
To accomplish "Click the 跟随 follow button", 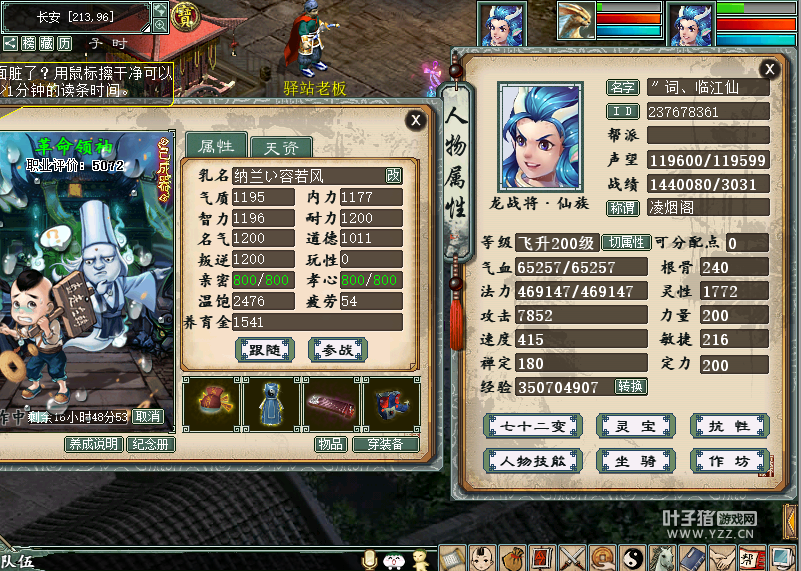I will tap(265, 349).
